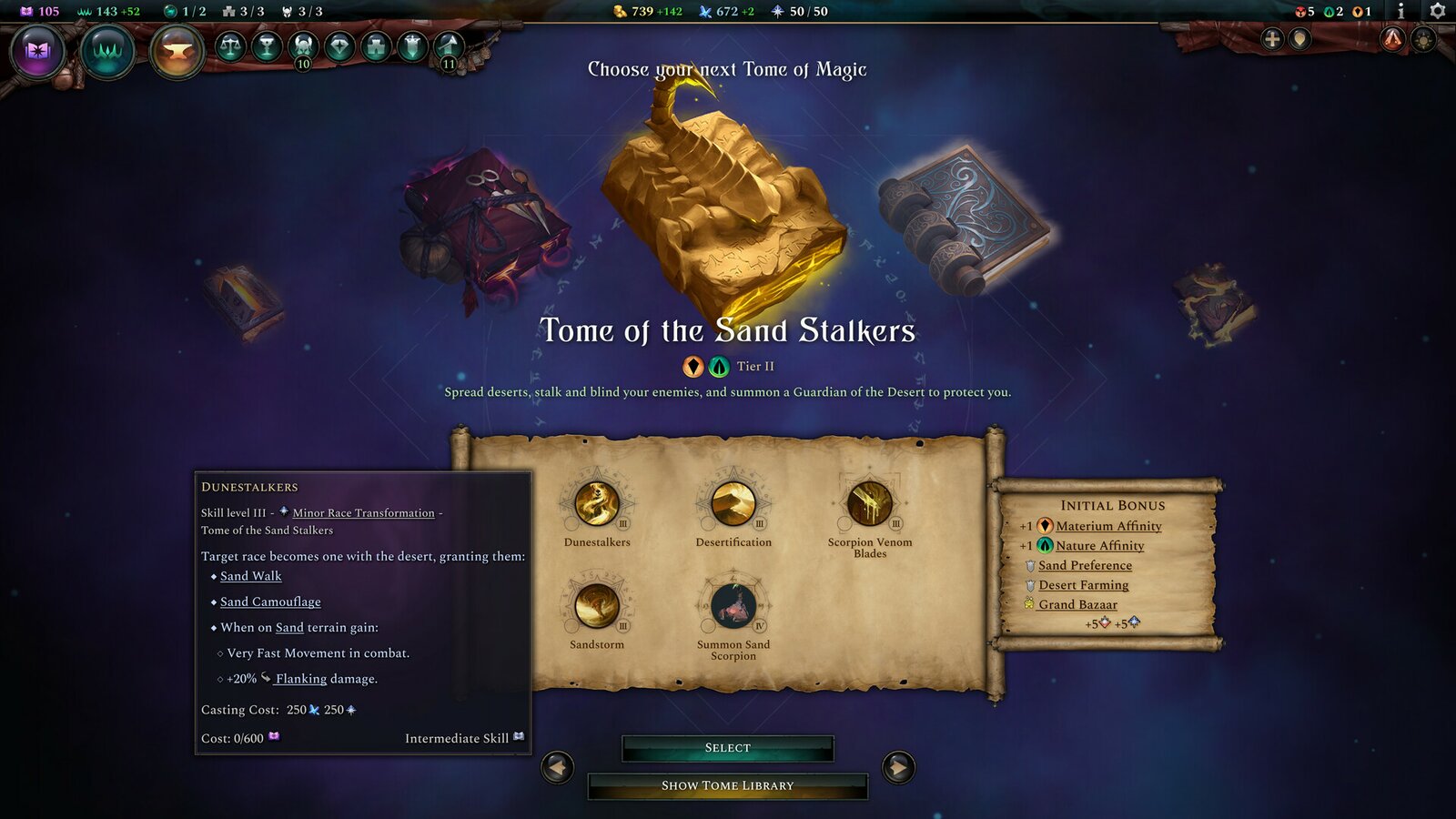Click the Grand Bazaar link
This screenshot has width=1456, height=819.
tap(1078, 603)
